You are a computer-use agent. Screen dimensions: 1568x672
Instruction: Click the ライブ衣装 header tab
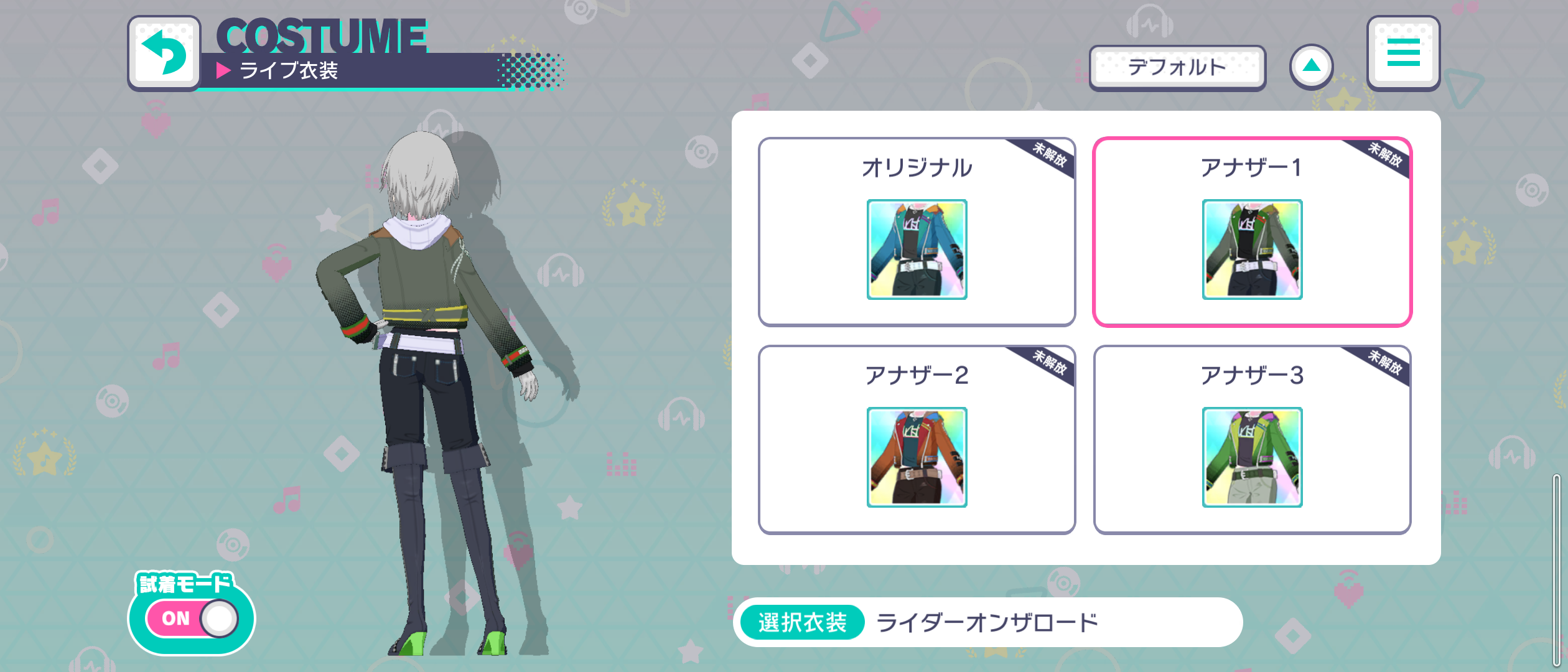(287, 73)
